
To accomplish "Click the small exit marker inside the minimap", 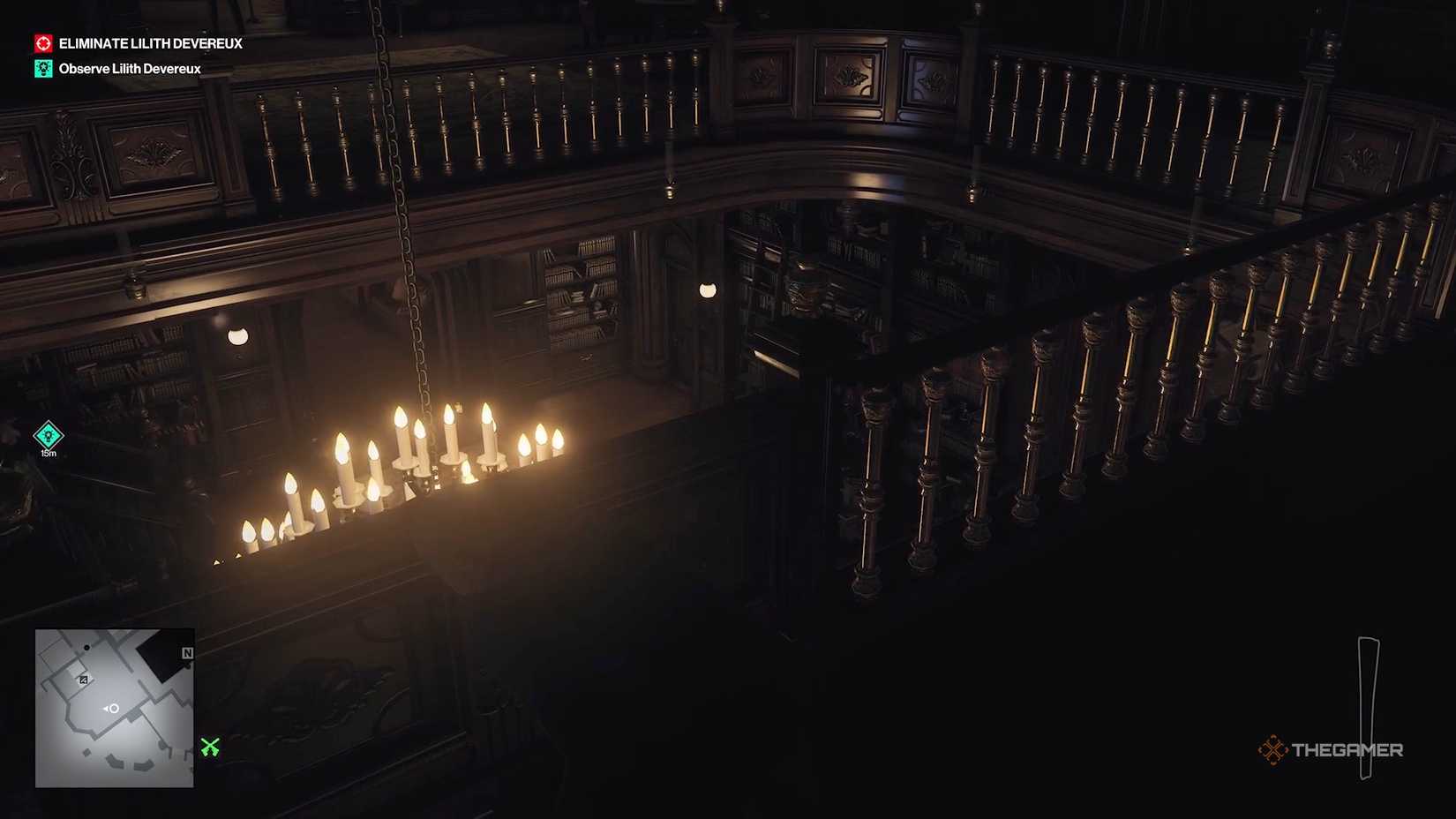I will click(84, 679).
